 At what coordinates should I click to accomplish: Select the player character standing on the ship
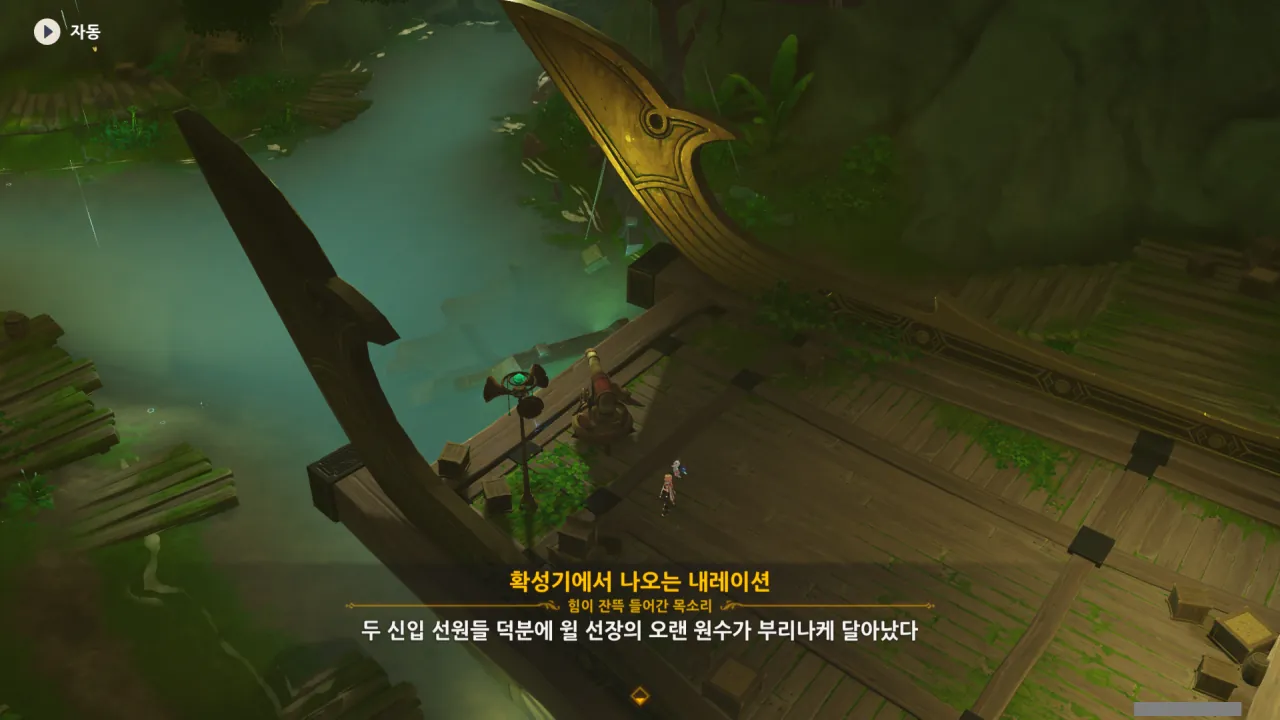coord(668,492)
